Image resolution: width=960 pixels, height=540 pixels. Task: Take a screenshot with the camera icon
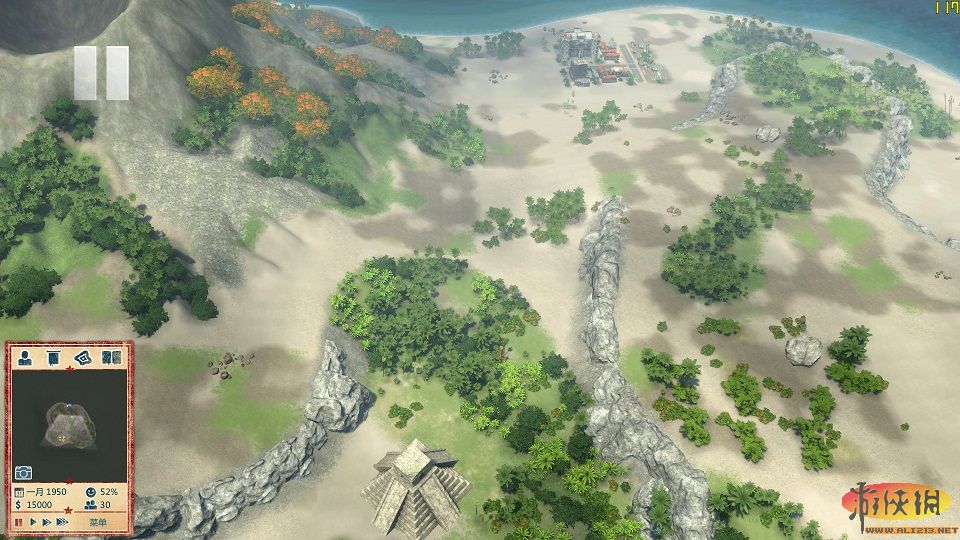pos(23,472)
